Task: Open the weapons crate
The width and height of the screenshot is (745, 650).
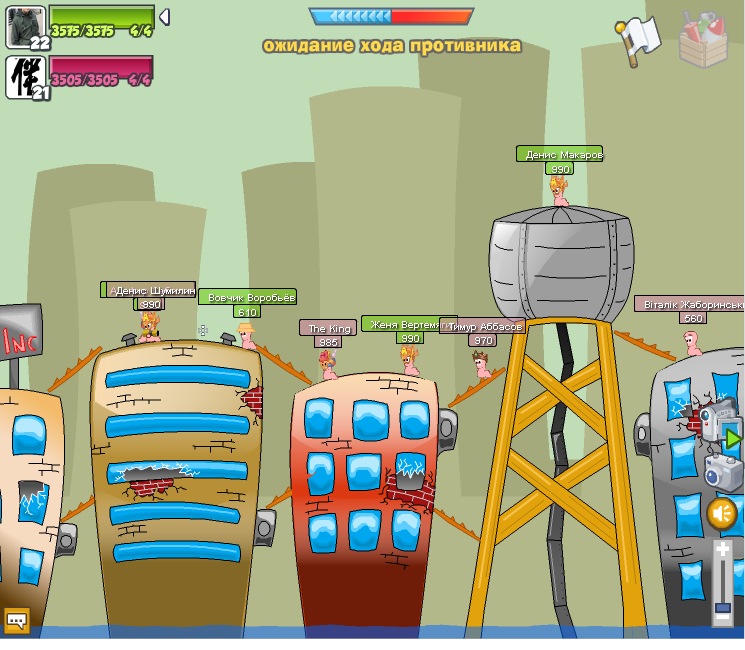Action: coord(704,38)
